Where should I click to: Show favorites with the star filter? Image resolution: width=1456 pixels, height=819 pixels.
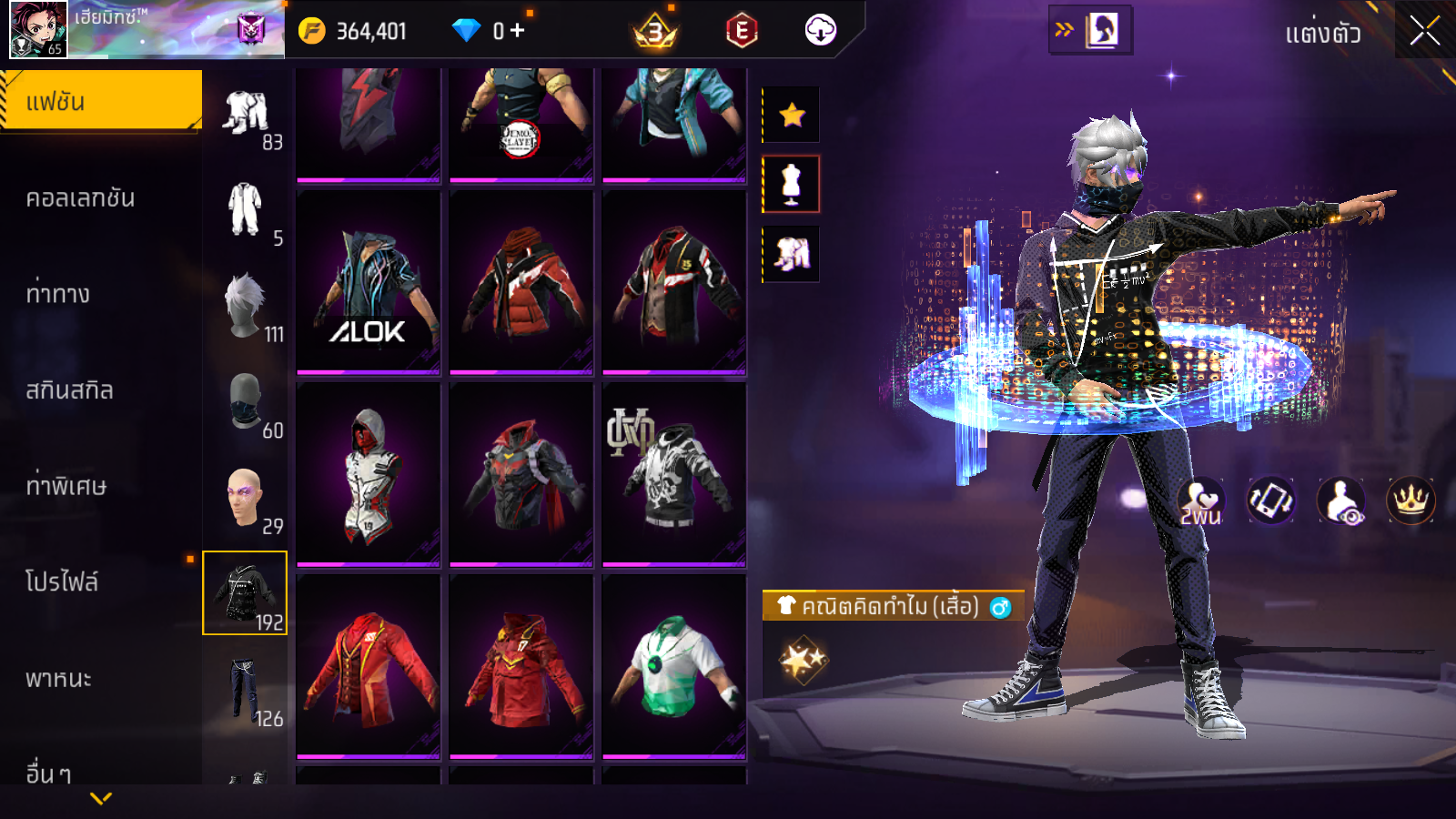pos(792,115)
